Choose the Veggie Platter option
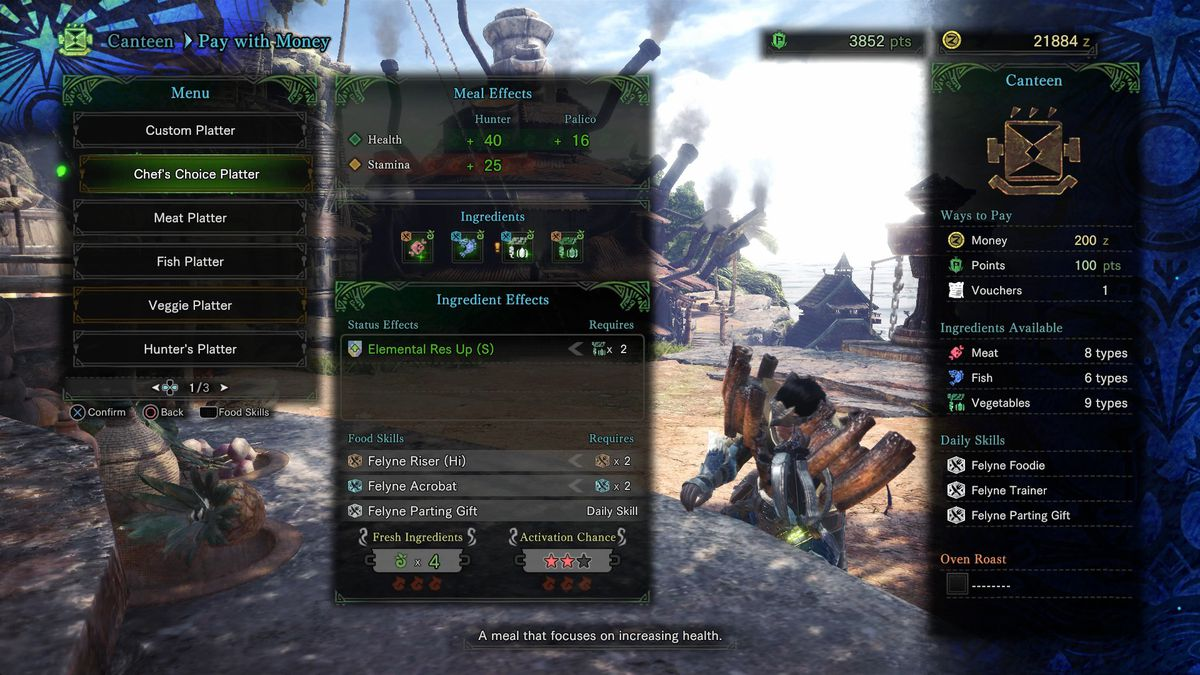Viewport: 1200px width, 675px height. pos(190,306)
